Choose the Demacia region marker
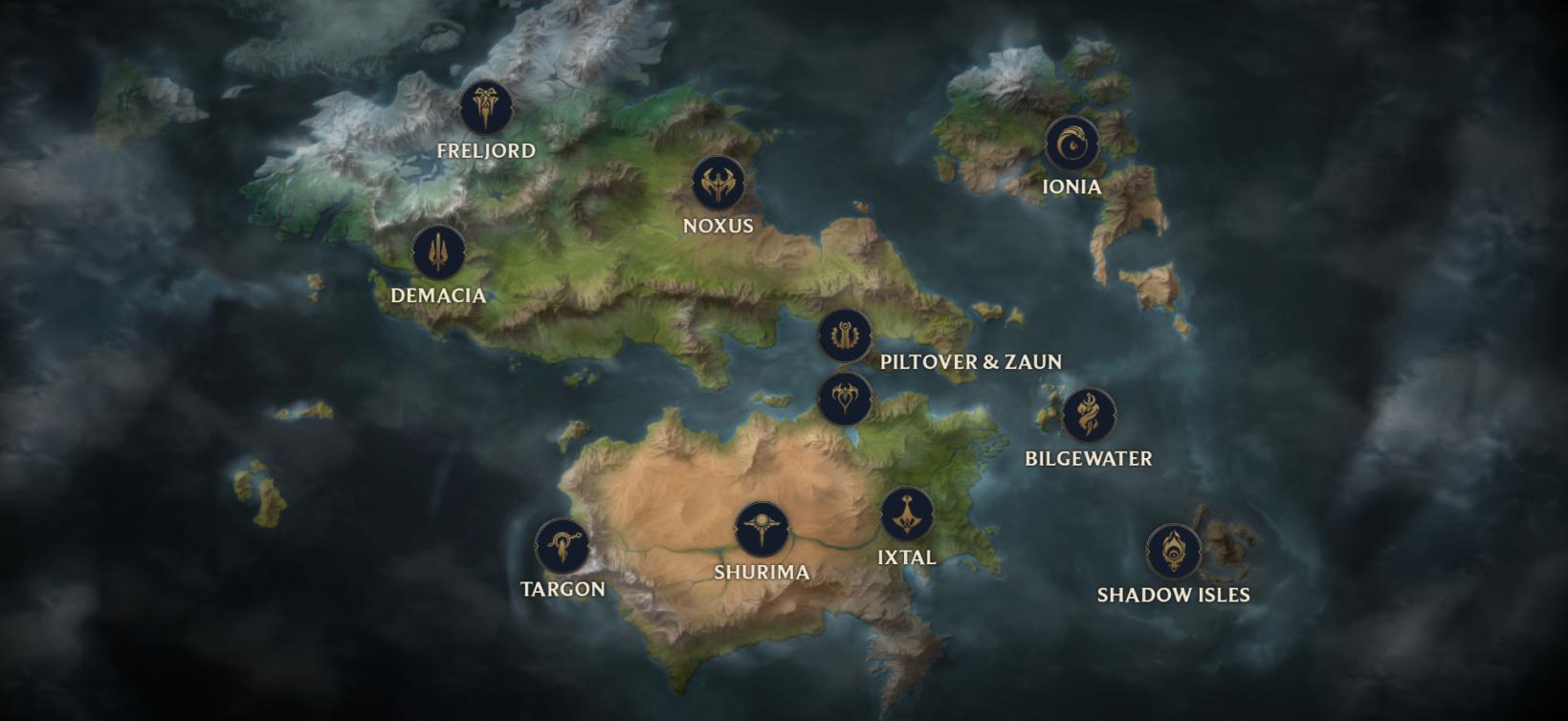The height and width of the screenshot is (721, 1568). pos(438,252)
